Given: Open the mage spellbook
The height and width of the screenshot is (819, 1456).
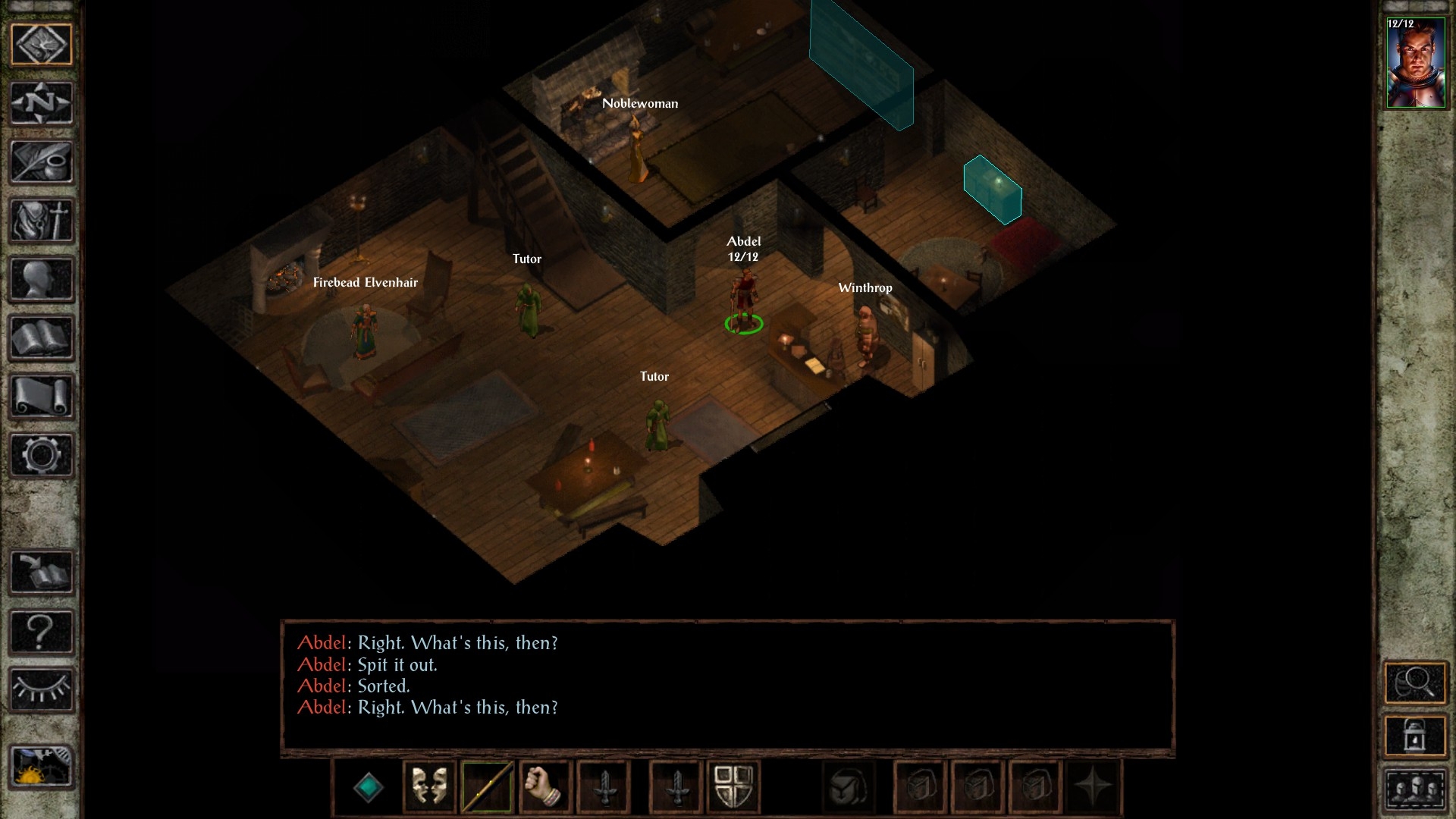Looking at the screenshot, I should tap(41, 338).
